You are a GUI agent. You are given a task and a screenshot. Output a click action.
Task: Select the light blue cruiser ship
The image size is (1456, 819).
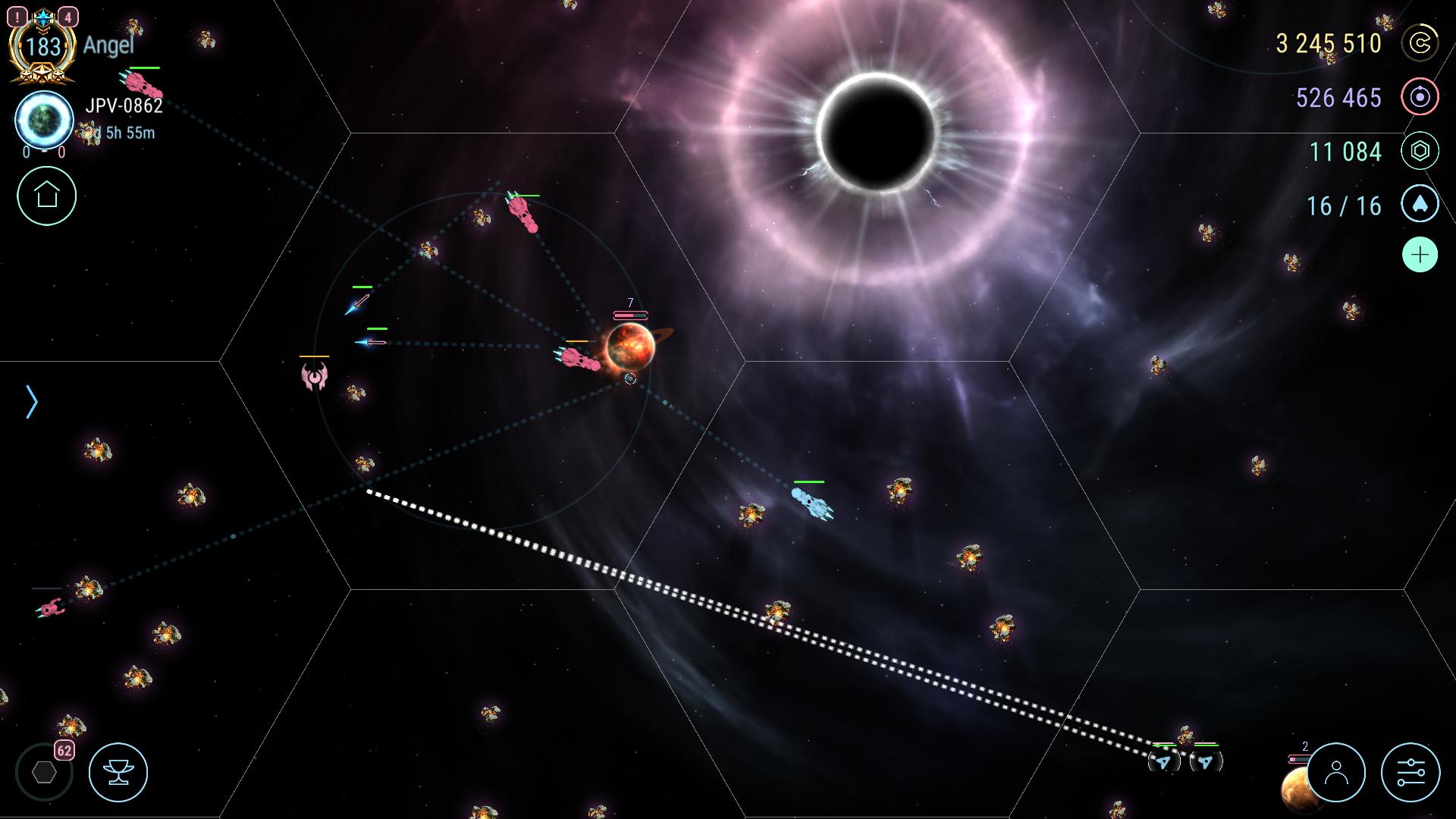point(811,503)
